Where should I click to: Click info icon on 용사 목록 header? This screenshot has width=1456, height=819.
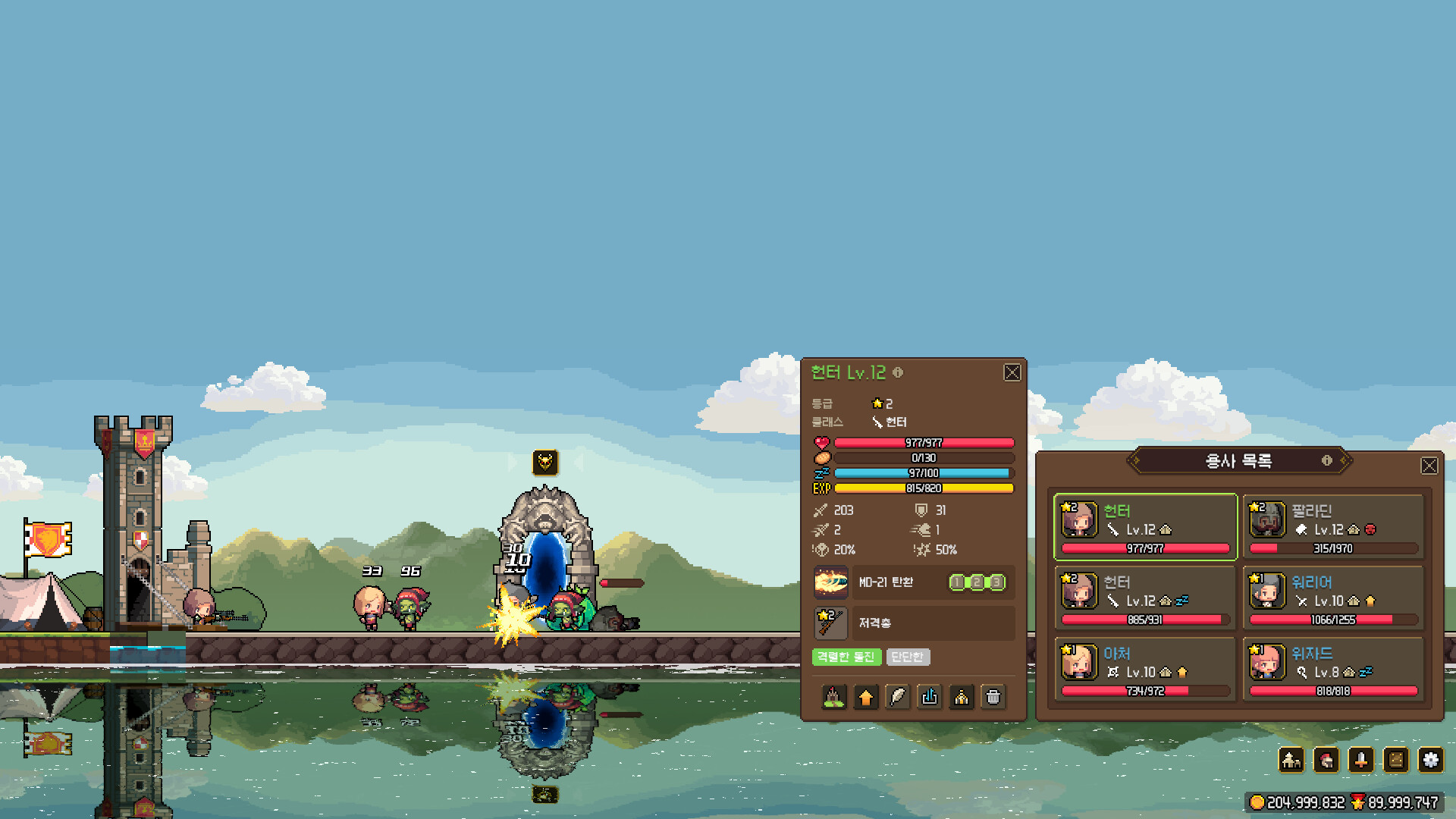tap(1327, 460)
